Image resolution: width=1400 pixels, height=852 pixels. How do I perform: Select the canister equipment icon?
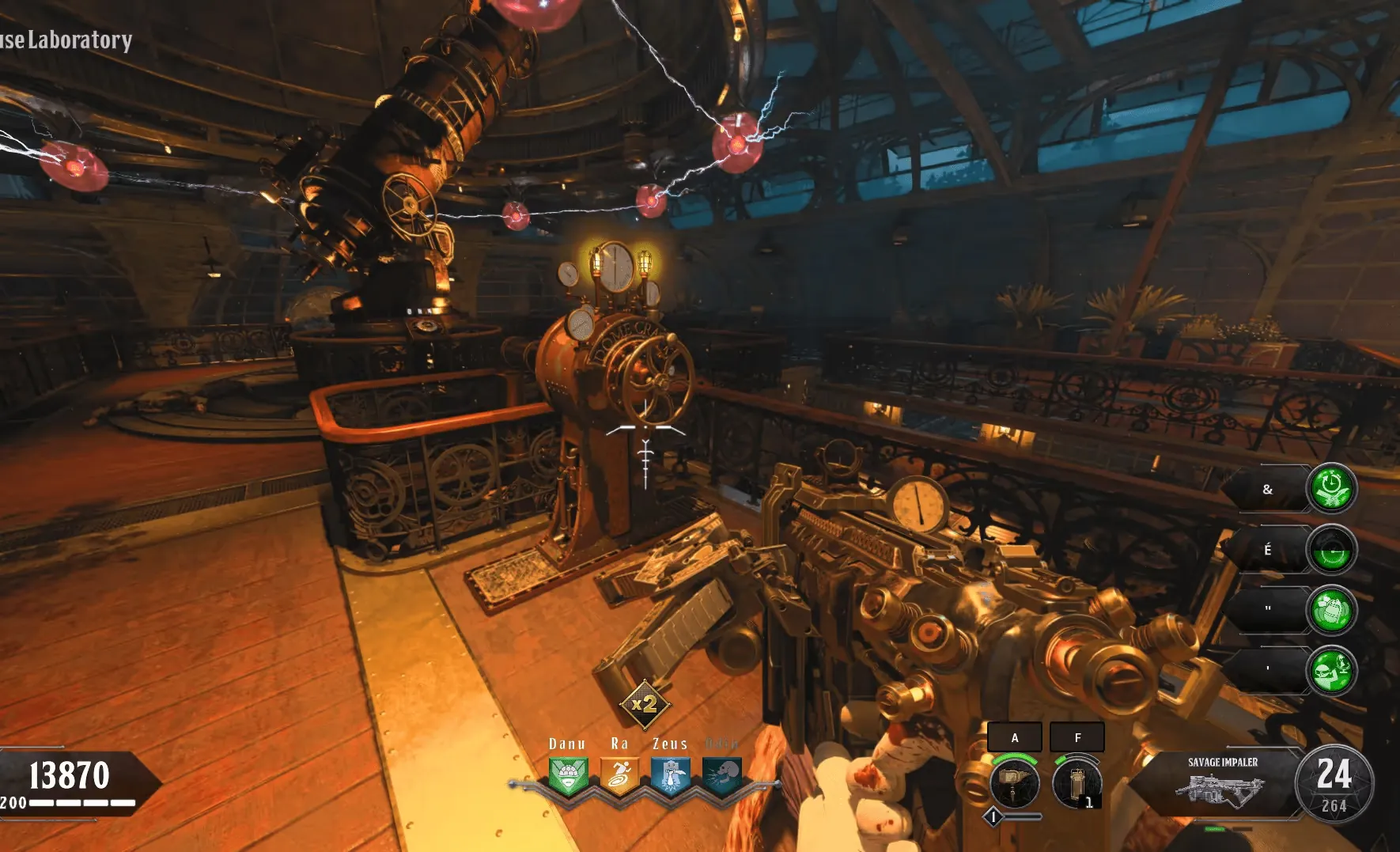click(1076, 783)
